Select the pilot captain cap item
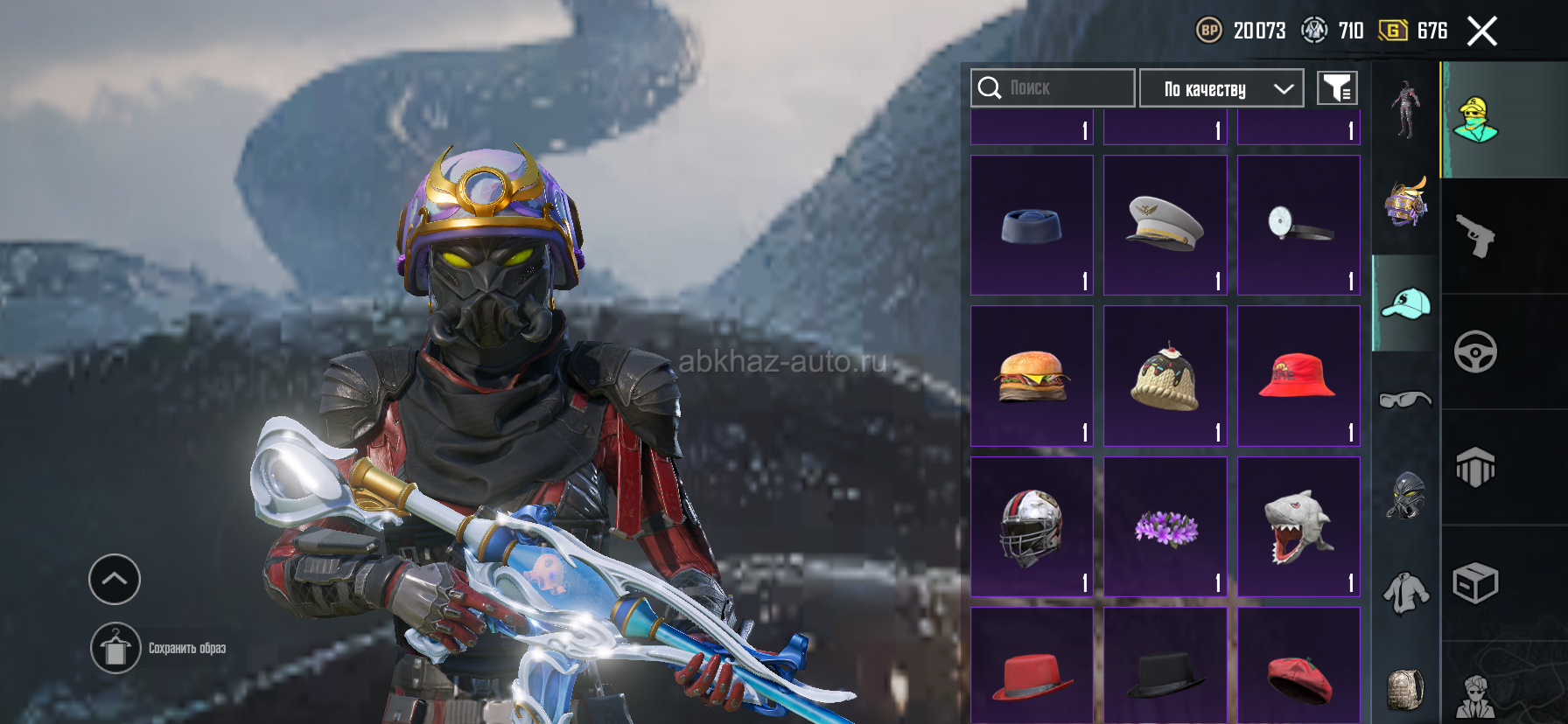Image resolution: width=1568 pixels, height=724 pixels. click(1165, 226)
